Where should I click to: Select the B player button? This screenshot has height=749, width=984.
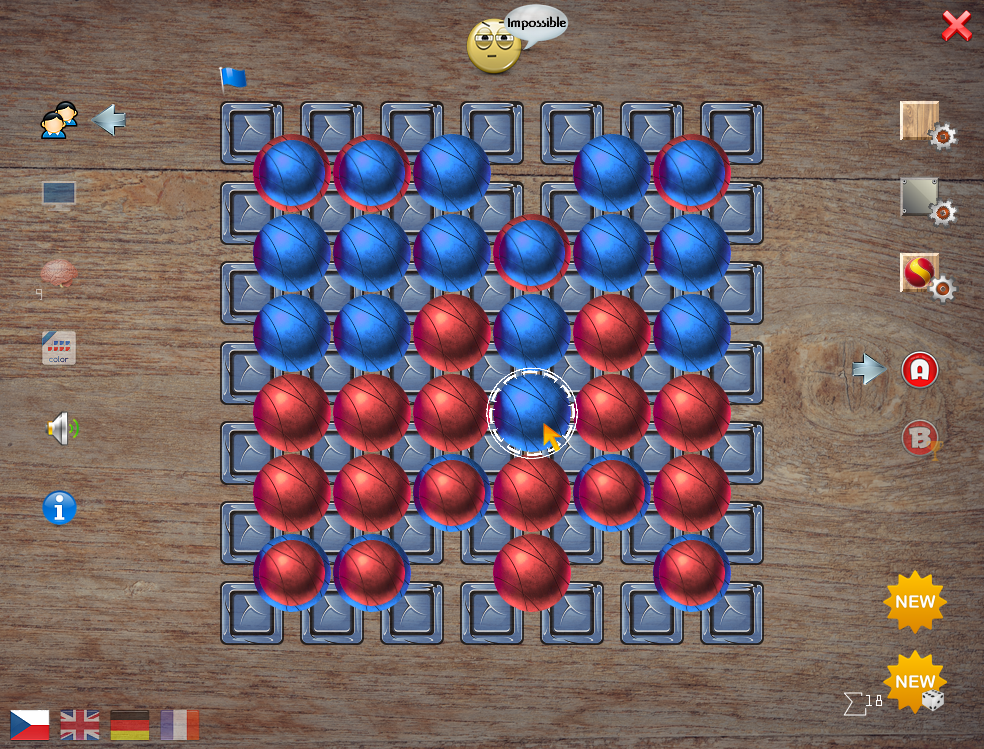919,438
